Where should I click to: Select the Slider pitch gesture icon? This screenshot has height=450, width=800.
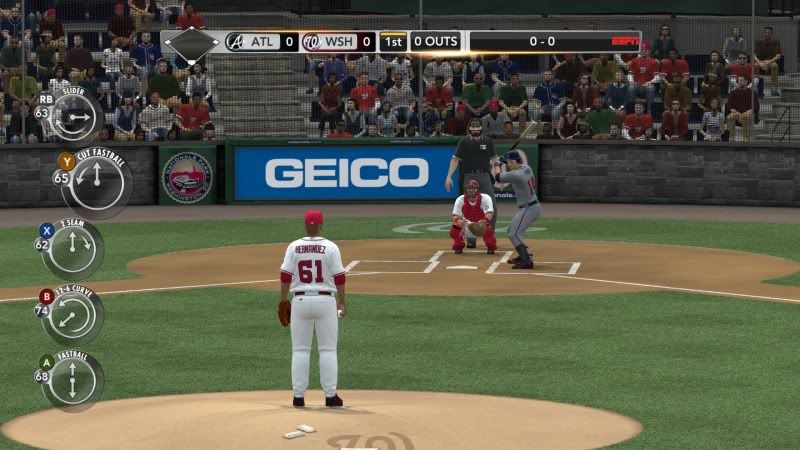coord(72,115)
